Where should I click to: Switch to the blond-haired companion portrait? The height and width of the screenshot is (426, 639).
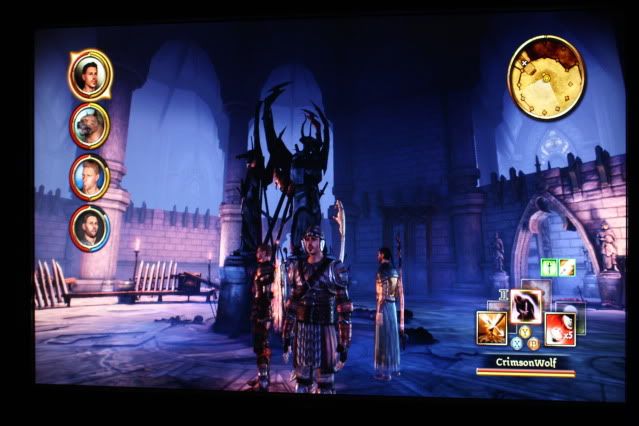click(x=90, y=177)
